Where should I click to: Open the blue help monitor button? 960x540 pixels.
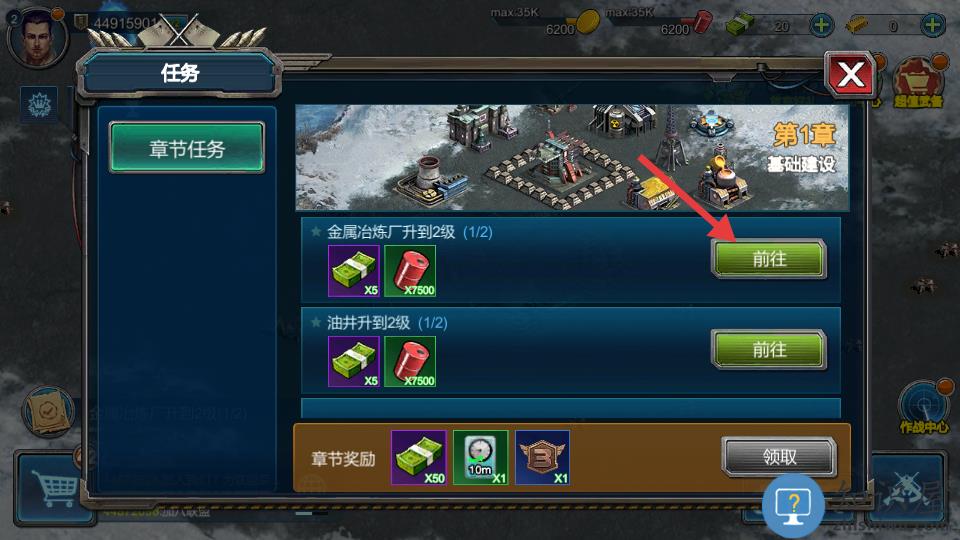pyautogui.click(x=793, y=505)
